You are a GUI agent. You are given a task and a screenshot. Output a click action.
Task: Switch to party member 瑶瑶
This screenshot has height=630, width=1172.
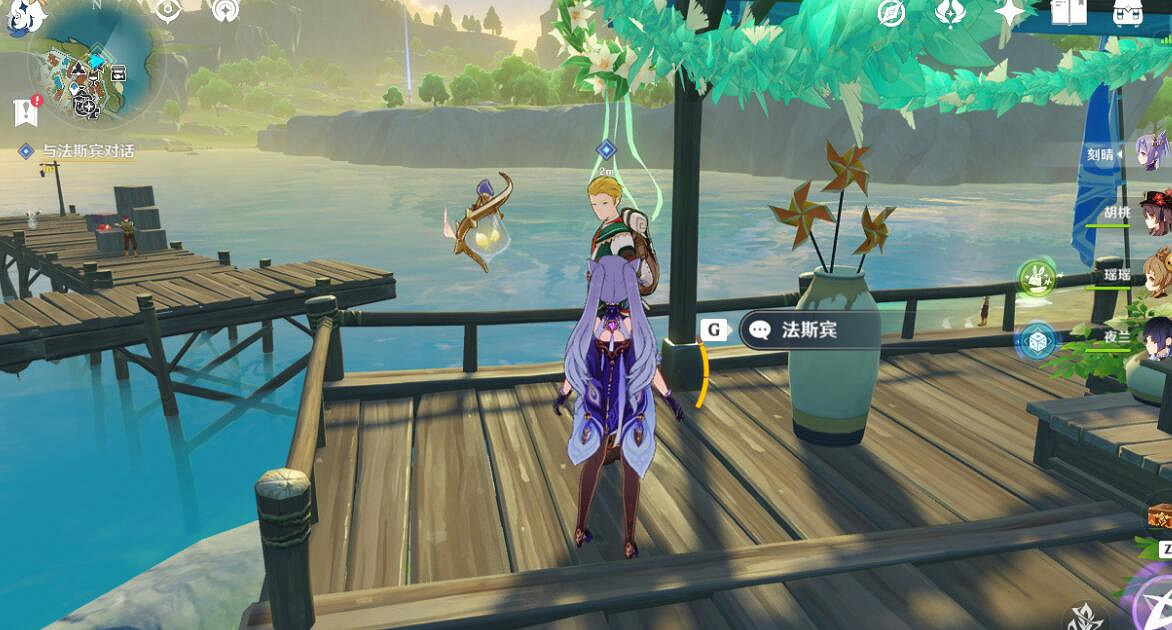click(1156, 273)
